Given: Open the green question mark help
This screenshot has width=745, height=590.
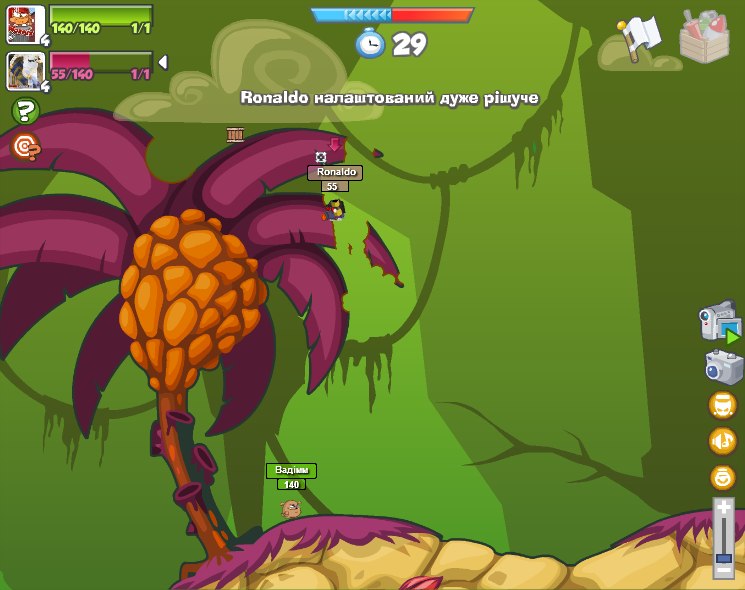Looking at the screenshot, I should [25, 111].
